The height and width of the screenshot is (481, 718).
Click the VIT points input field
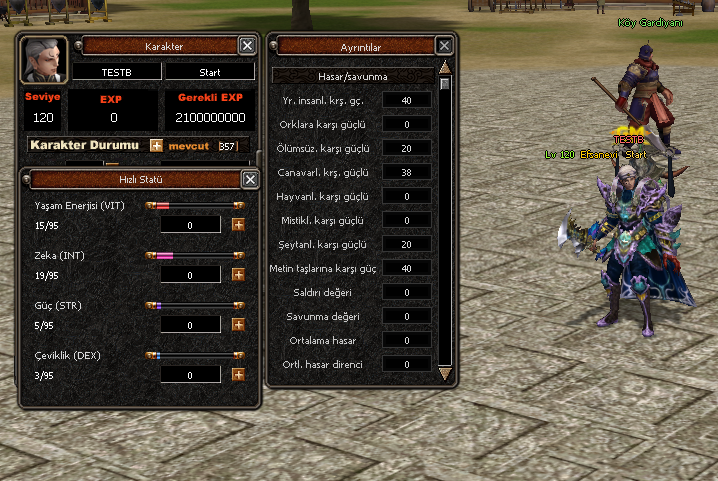tap(190, 224)
